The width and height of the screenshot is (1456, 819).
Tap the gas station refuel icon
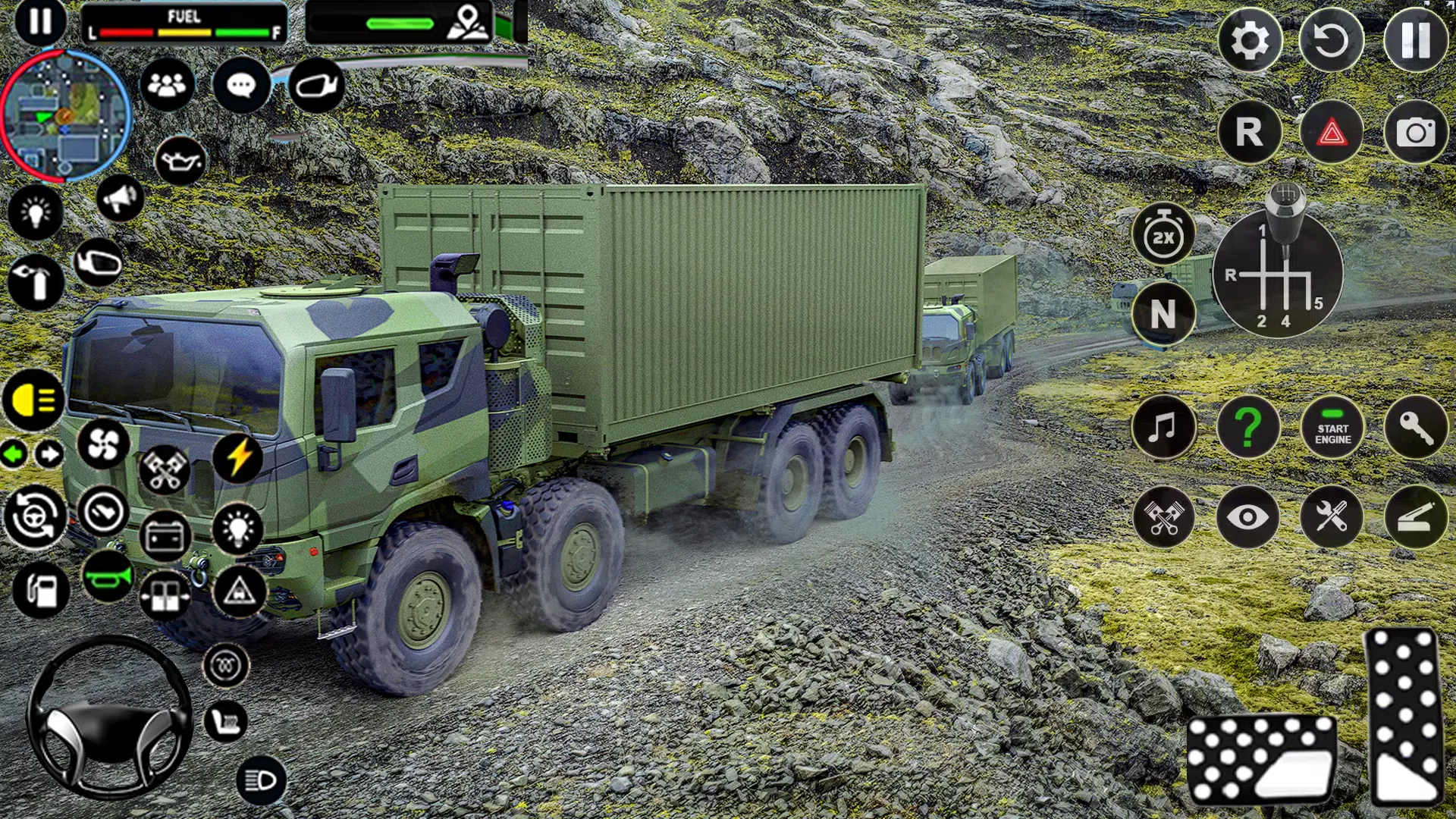pos(42,590)
